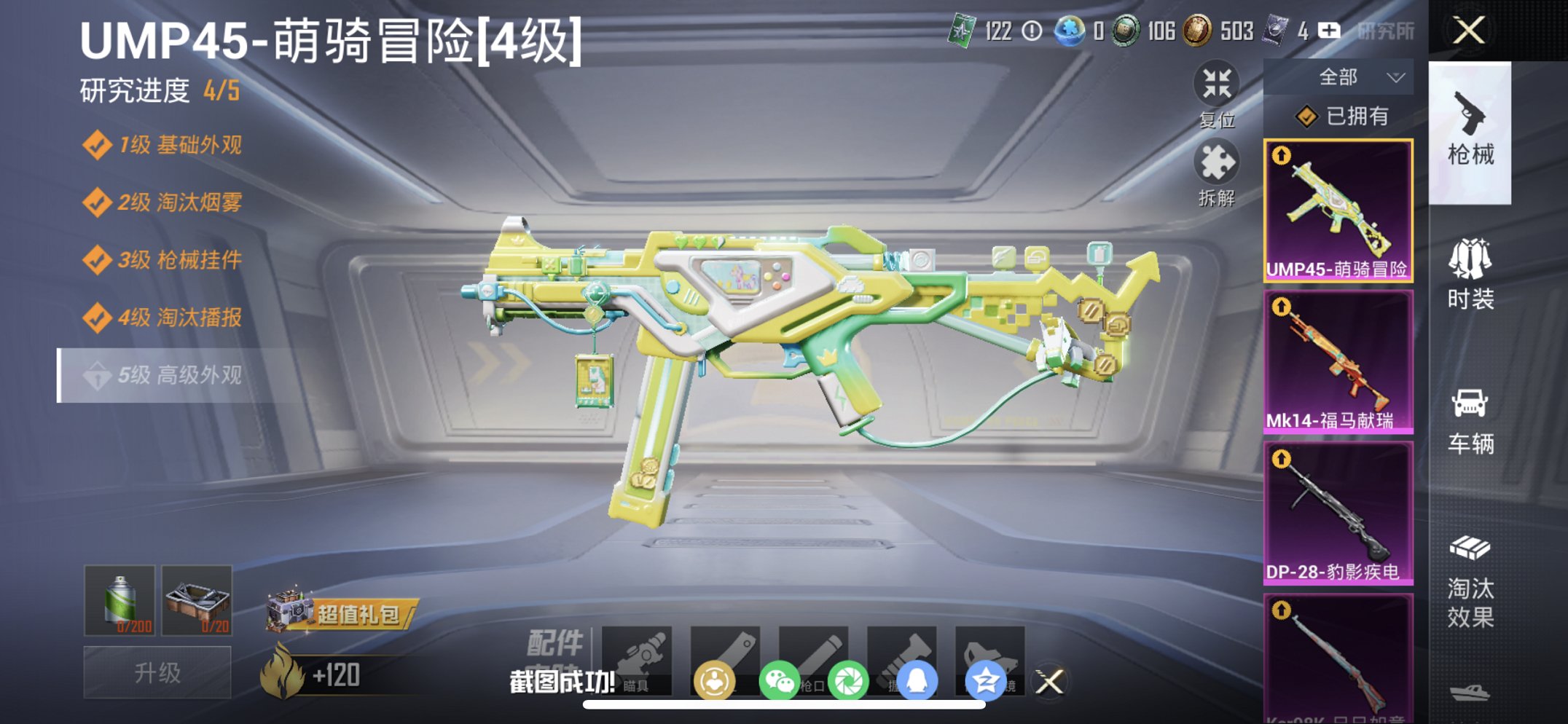The width and height of the screenshot is (1568, 724).
Task: Select the 瞄具 scope attachment slot
Action: (x=638, y=659)
